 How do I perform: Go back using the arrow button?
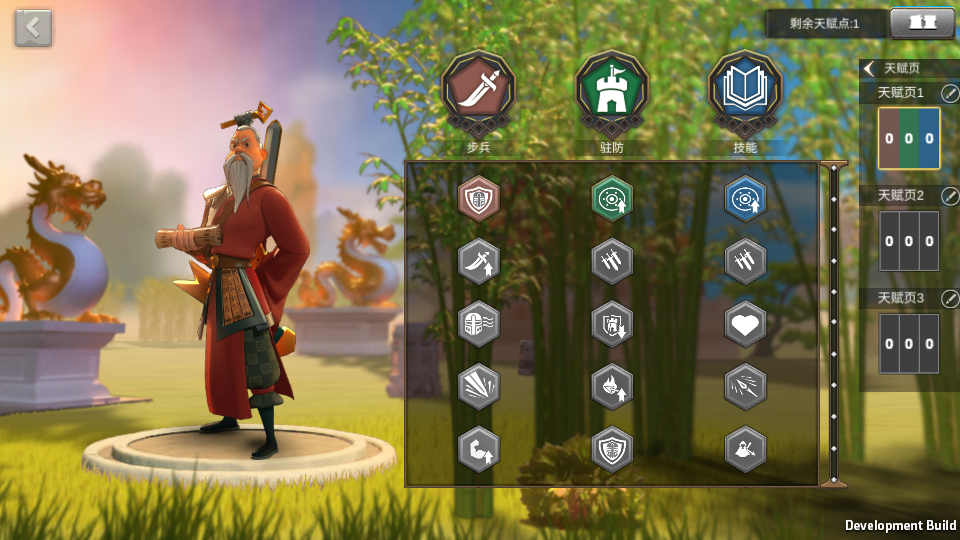click(33, 28)
